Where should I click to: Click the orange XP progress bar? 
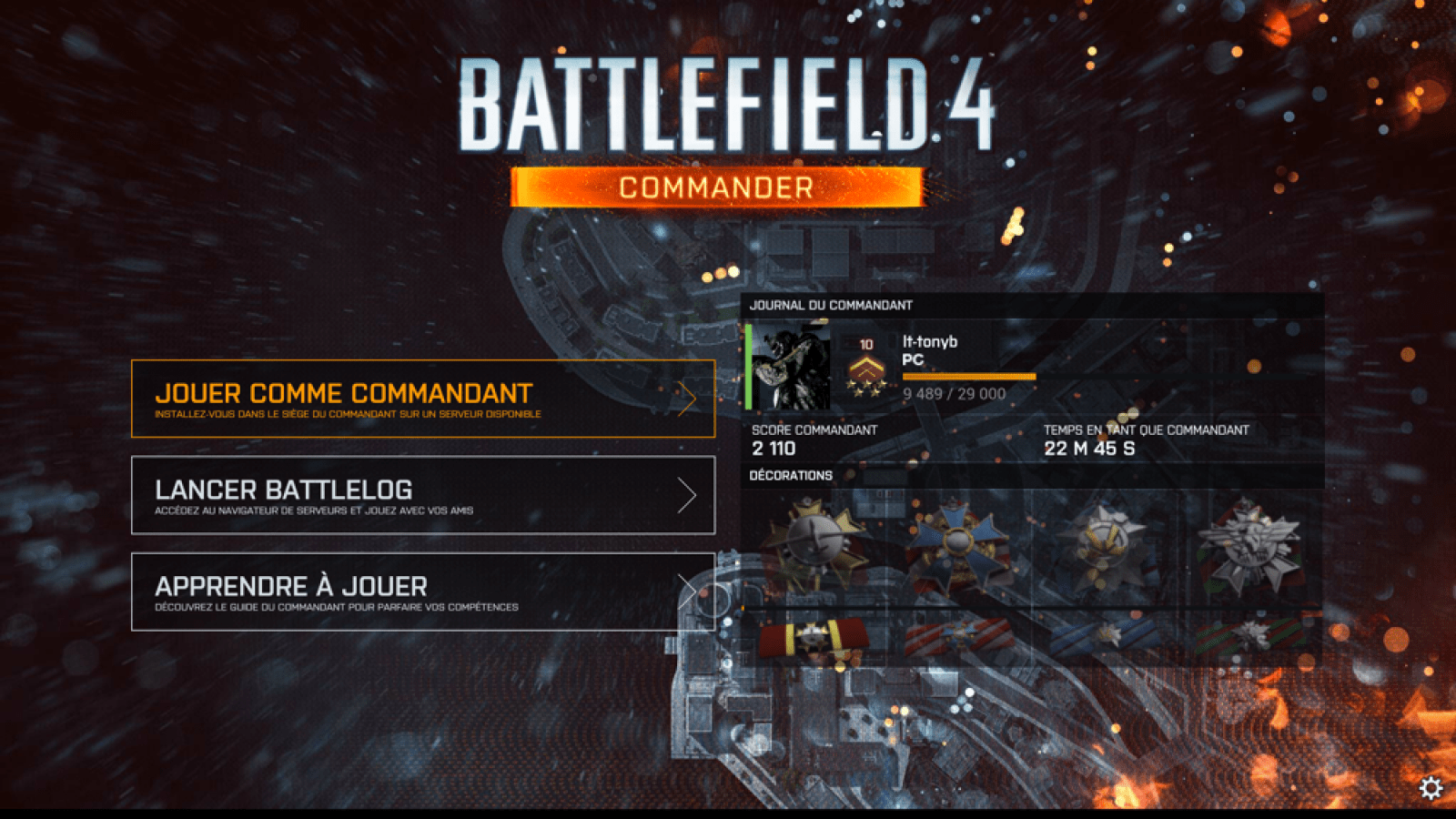pyautogui.click(x=969, y=377)
